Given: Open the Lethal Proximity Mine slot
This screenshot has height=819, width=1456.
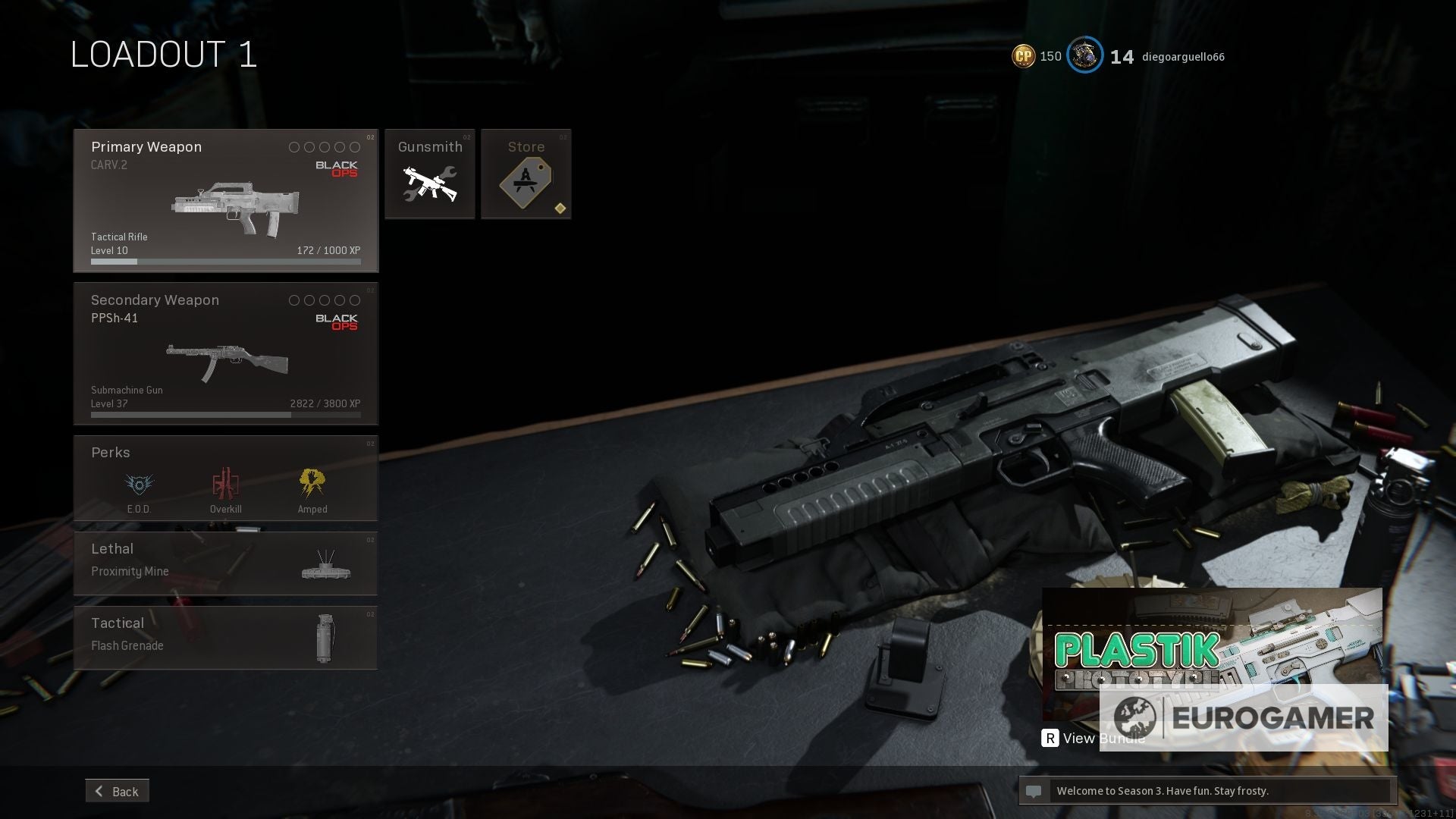Looking at the screenshot, I should pyautogui.click(x=225, y=563).
